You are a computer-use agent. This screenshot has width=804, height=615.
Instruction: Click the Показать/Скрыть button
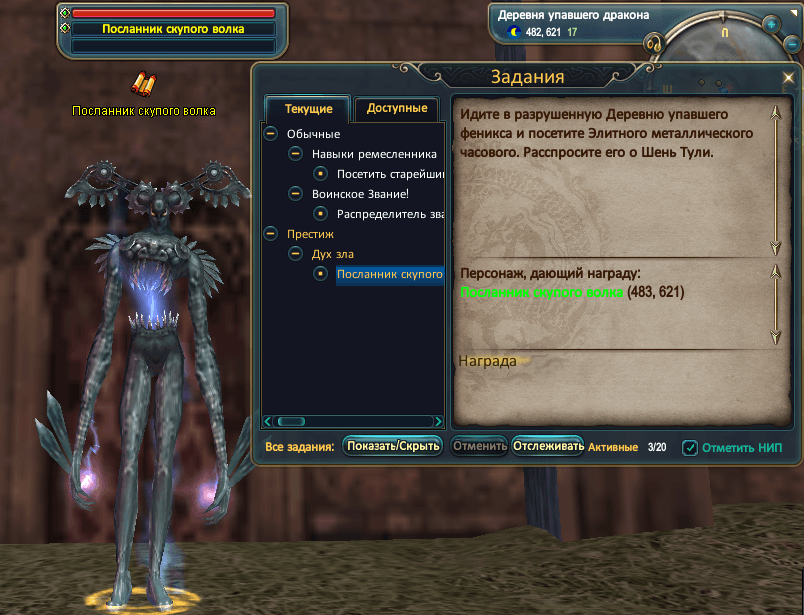click(x=393, y=447)
